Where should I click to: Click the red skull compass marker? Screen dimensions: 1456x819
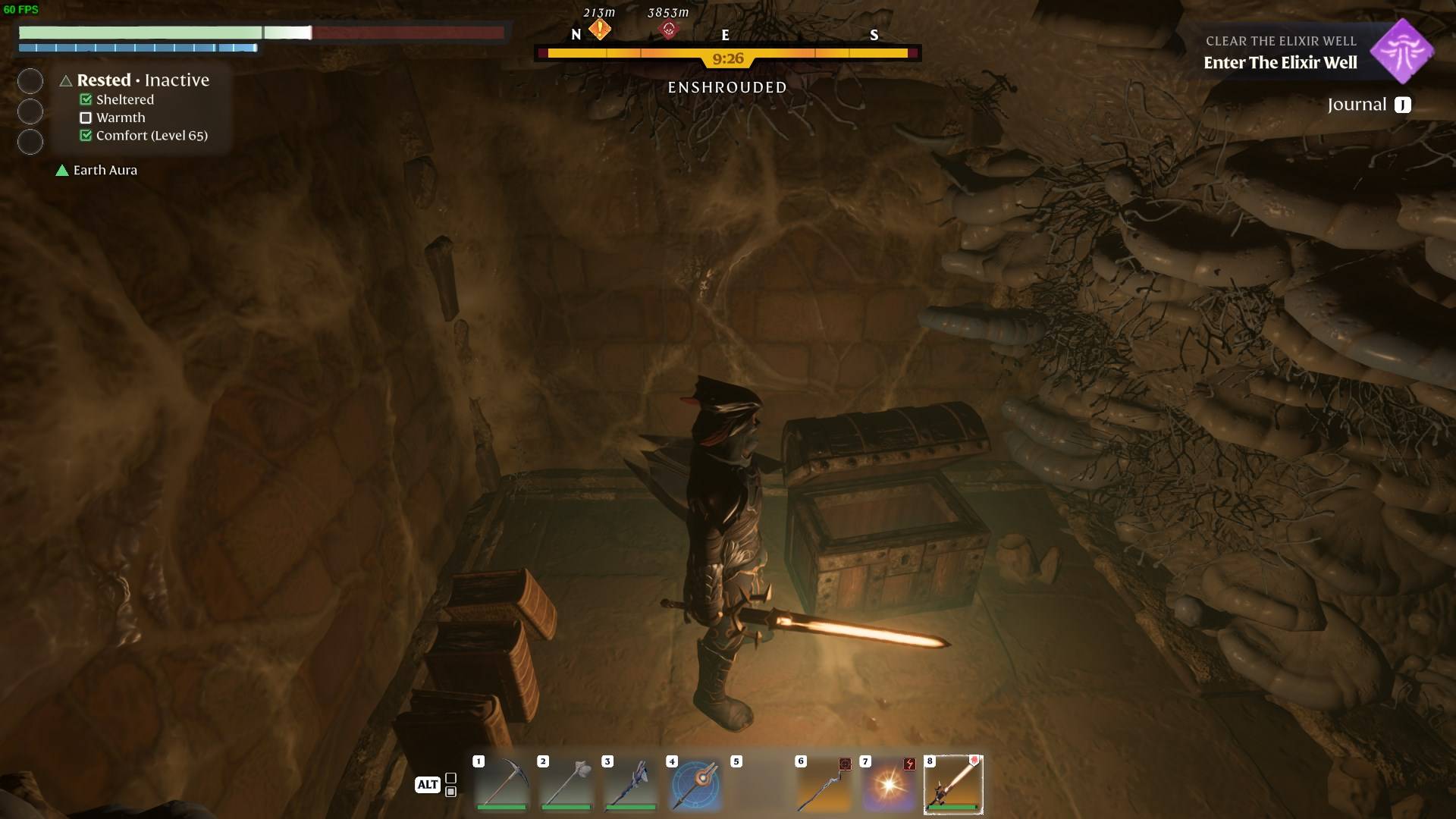pos(668,30)
